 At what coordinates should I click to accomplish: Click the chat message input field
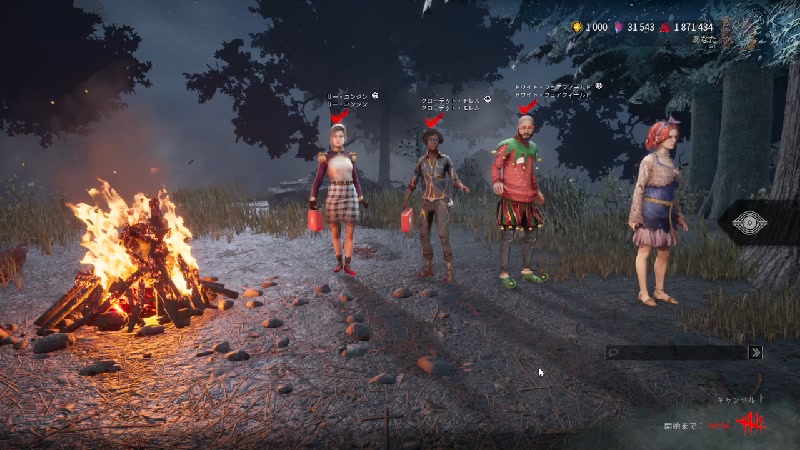point(678,352)
